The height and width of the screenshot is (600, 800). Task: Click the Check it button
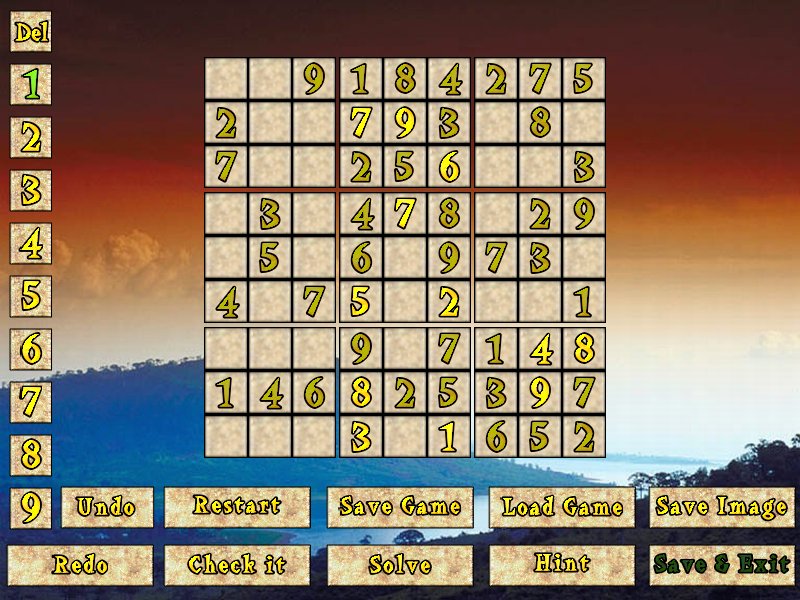(237, 565)
